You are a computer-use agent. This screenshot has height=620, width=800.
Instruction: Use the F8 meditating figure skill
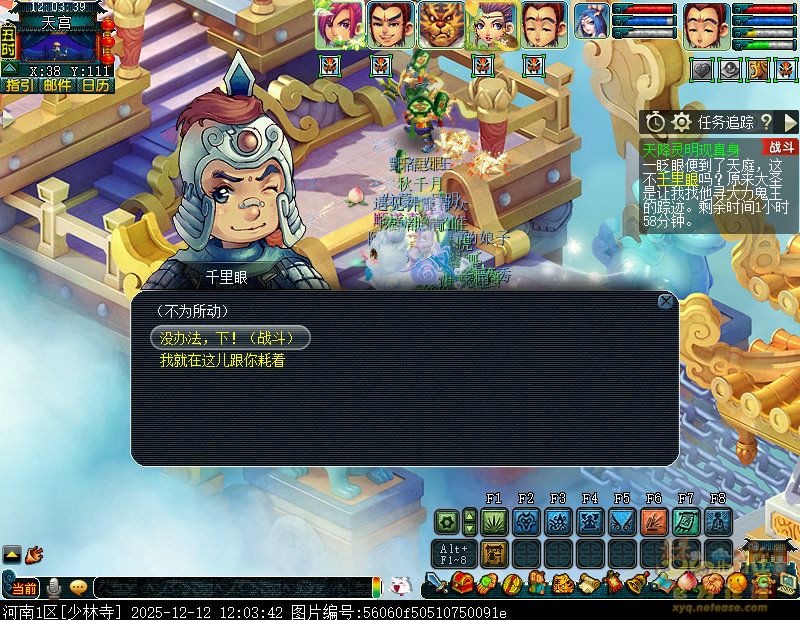(x=718, y=521)
